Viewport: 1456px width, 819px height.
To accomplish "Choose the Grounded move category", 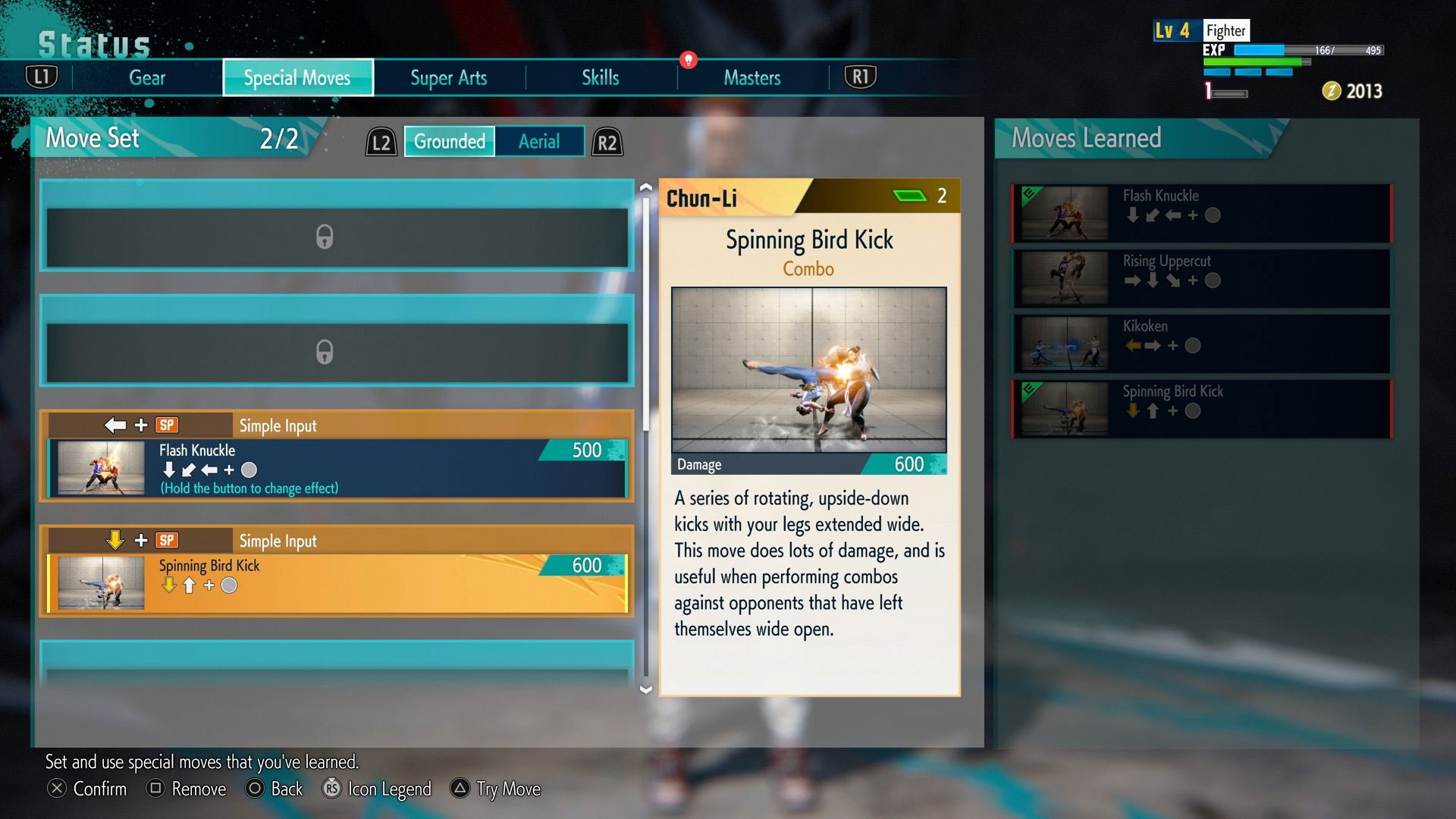I will tap(449, 142).
